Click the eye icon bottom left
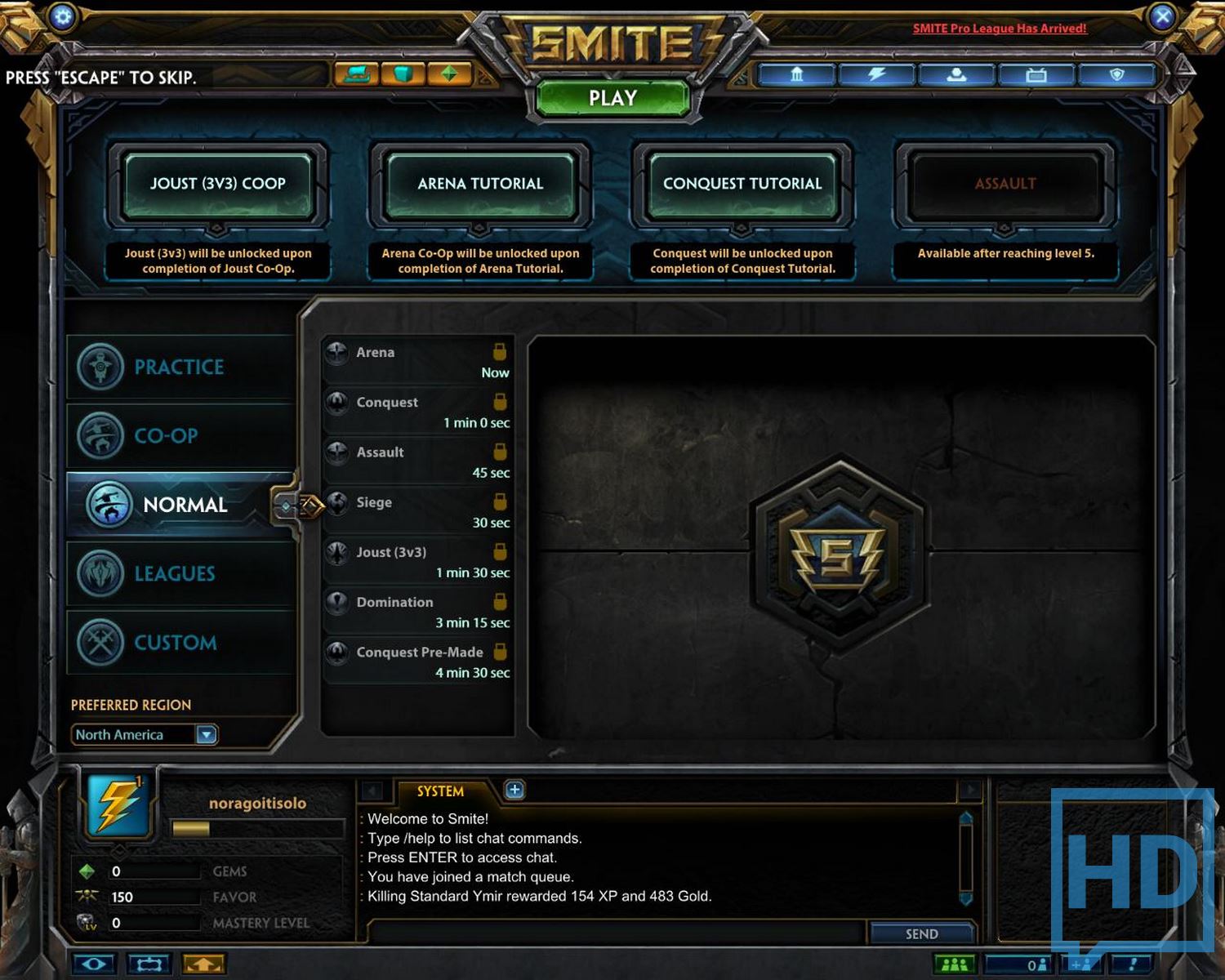The height and width of the screenshot is (980, 1225). pos(94,964)
